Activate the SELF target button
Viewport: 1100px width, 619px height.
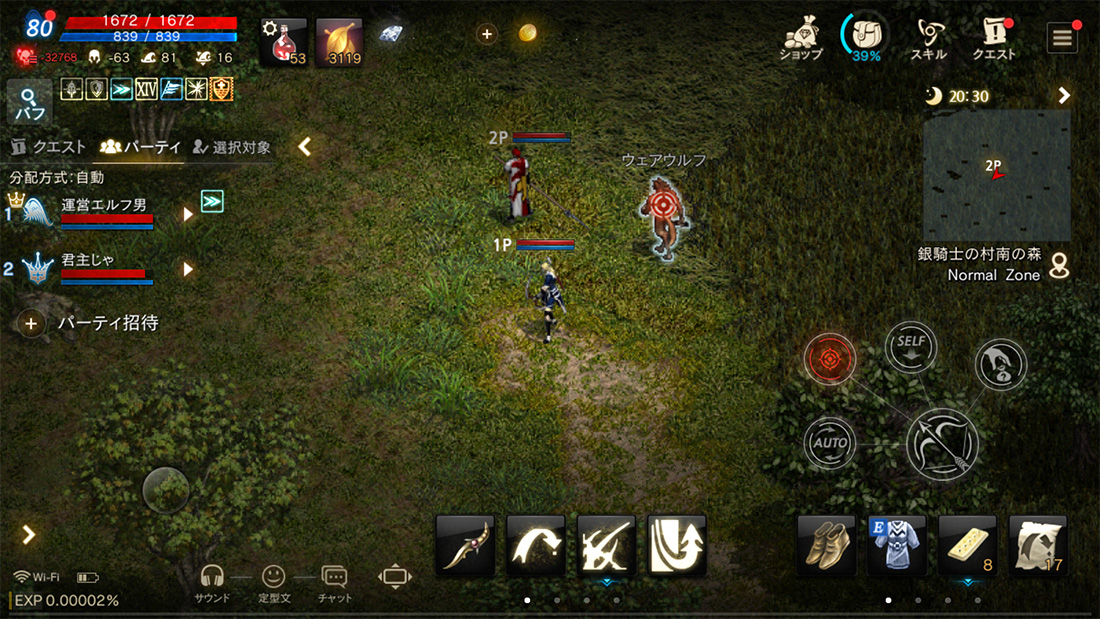point(911,348)
